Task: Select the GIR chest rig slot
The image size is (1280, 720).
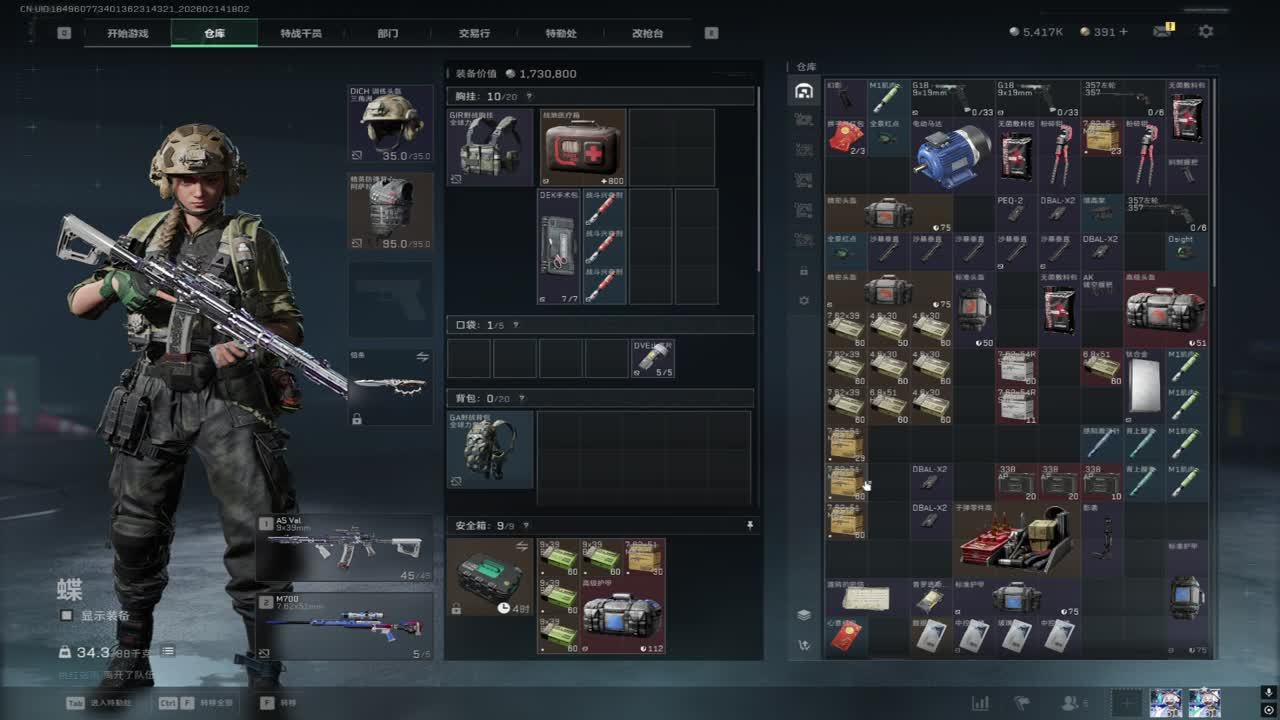Action: click(x=490, y=147)
